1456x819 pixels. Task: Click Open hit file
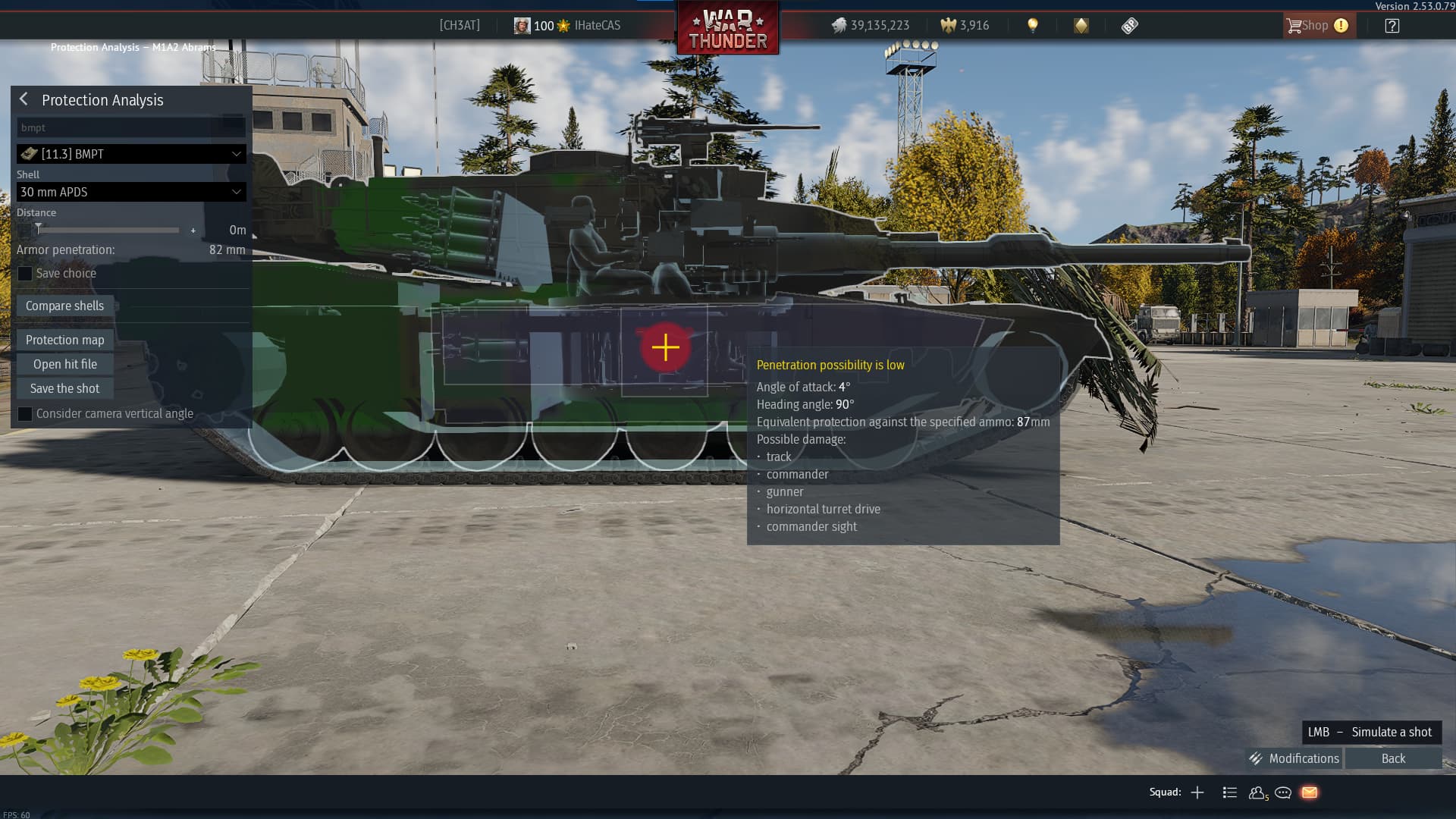click(x=64, y=364)
